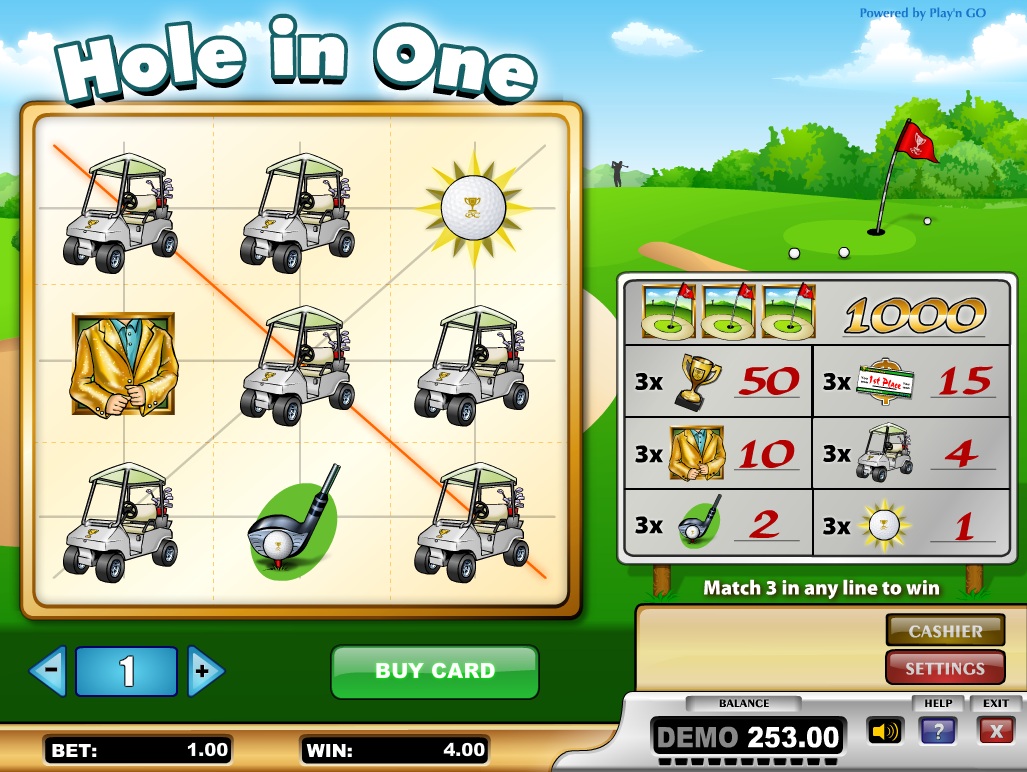Click the Powered by Play'n GO link

938,14
